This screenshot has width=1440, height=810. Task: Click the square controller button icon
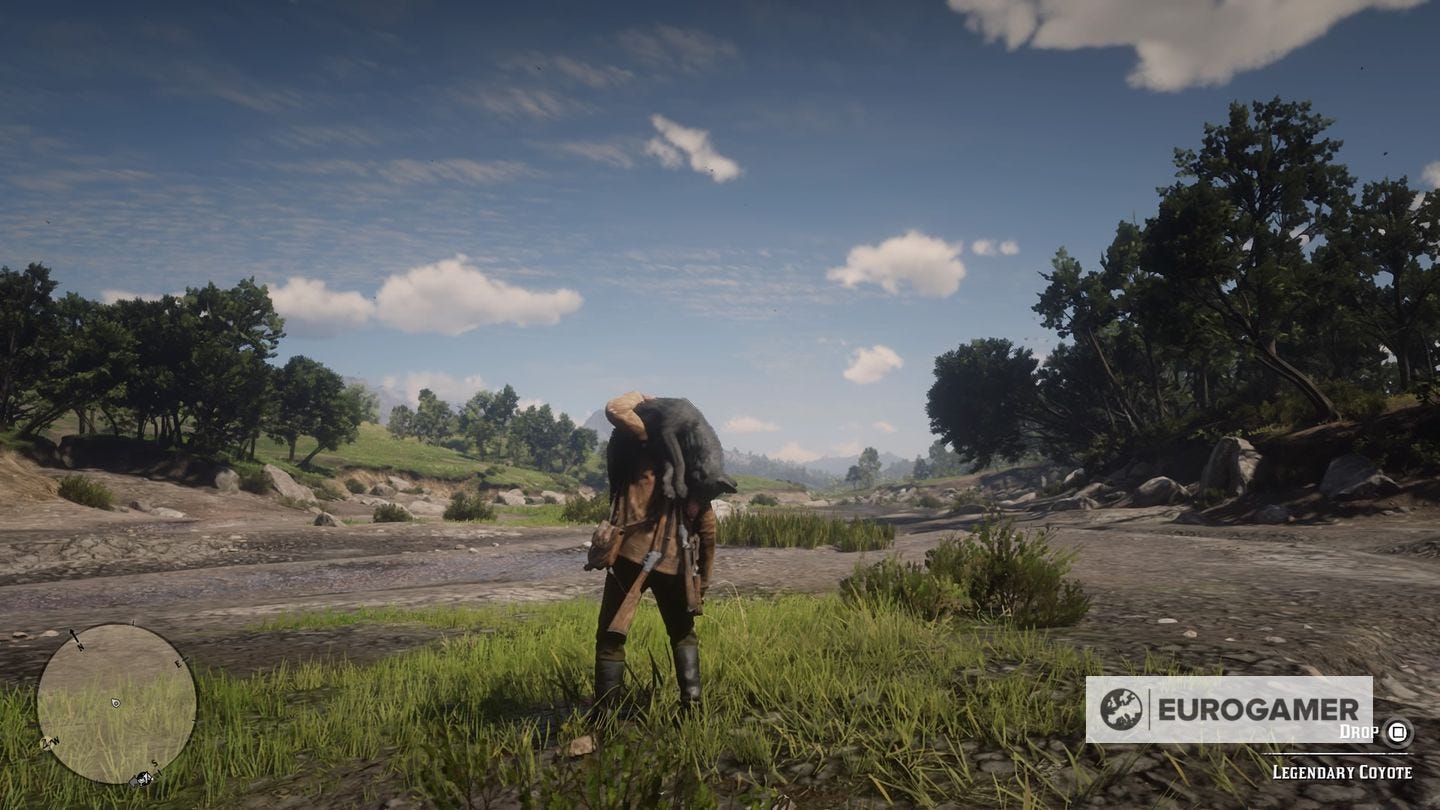[1397, 733]
